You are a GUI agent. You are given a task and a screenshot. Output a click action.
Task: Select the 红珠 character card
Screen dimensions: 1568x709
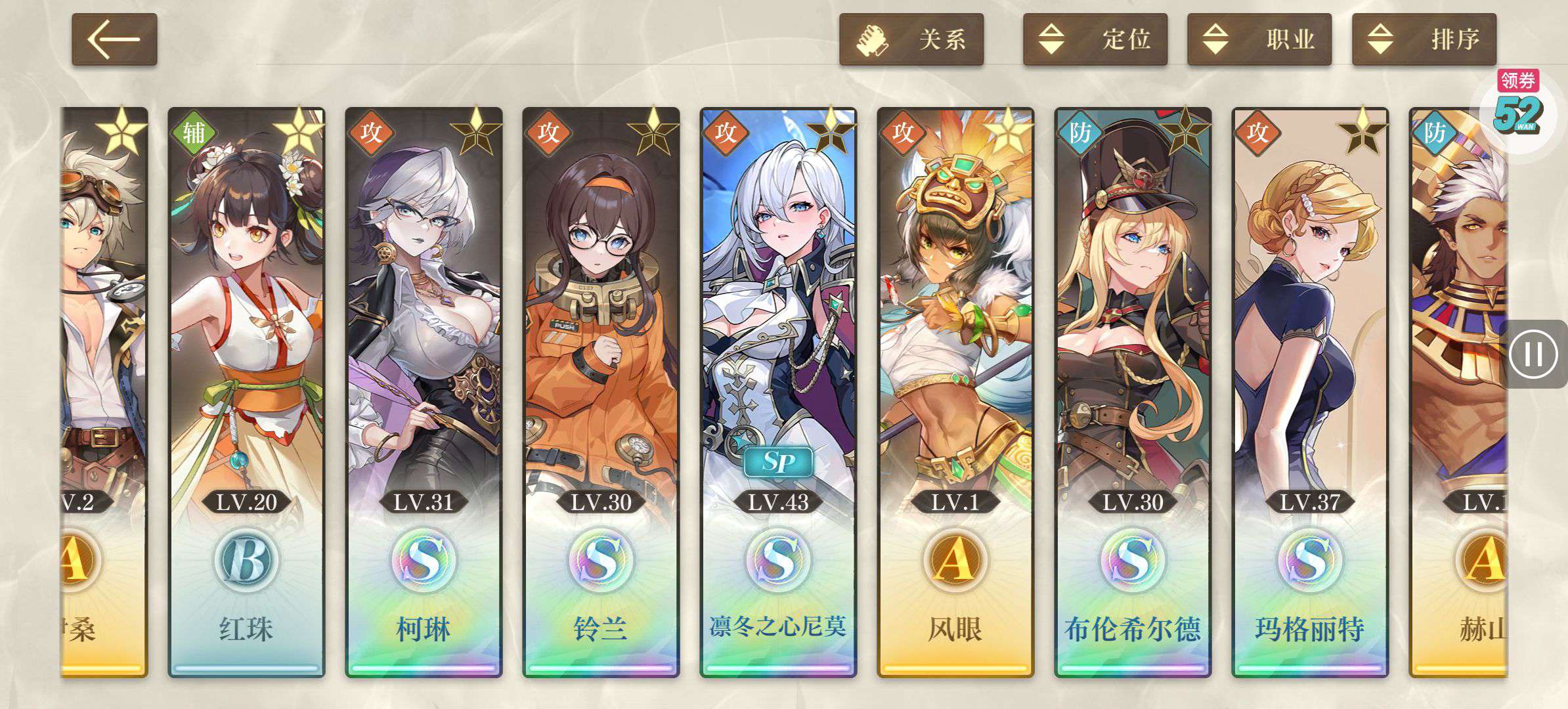[x=246, y=392]
